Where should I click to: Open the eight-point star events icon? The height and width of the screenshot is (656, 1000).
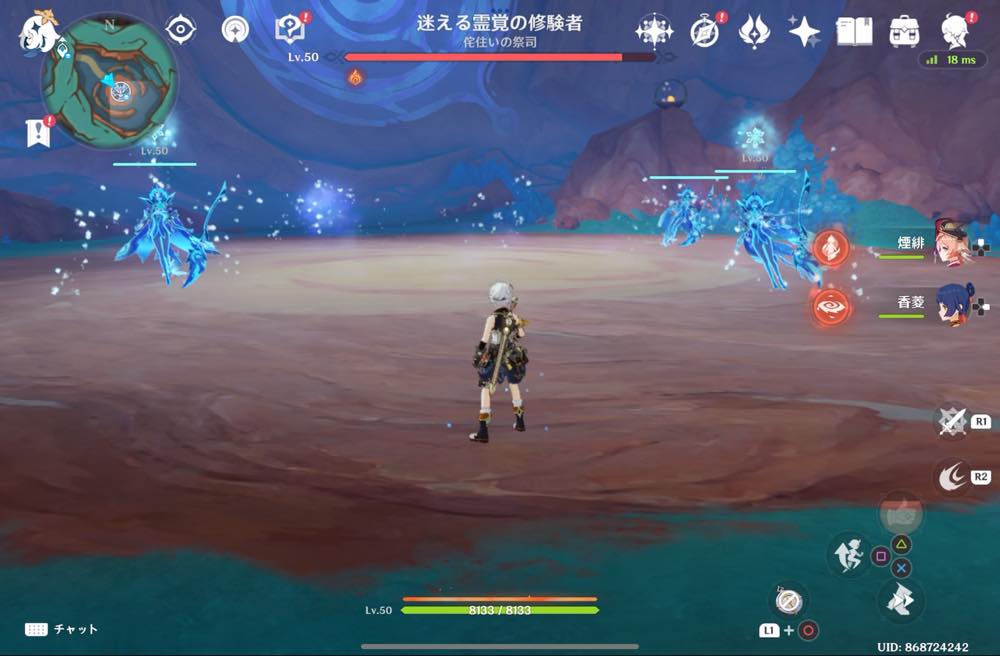click(654, 31)
